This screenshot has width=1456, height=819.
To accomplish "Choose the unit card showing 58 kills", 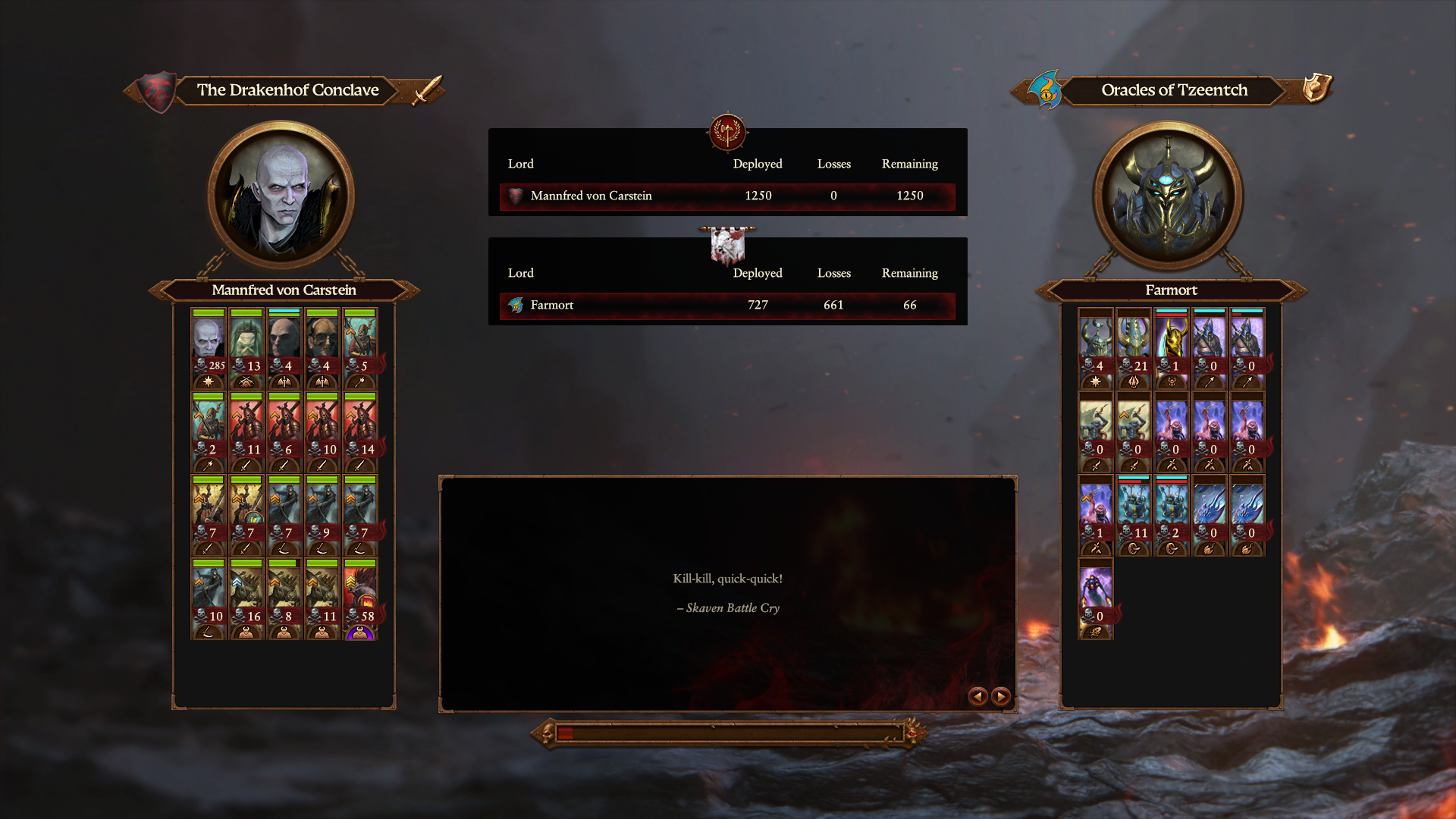I will point(360,599).
